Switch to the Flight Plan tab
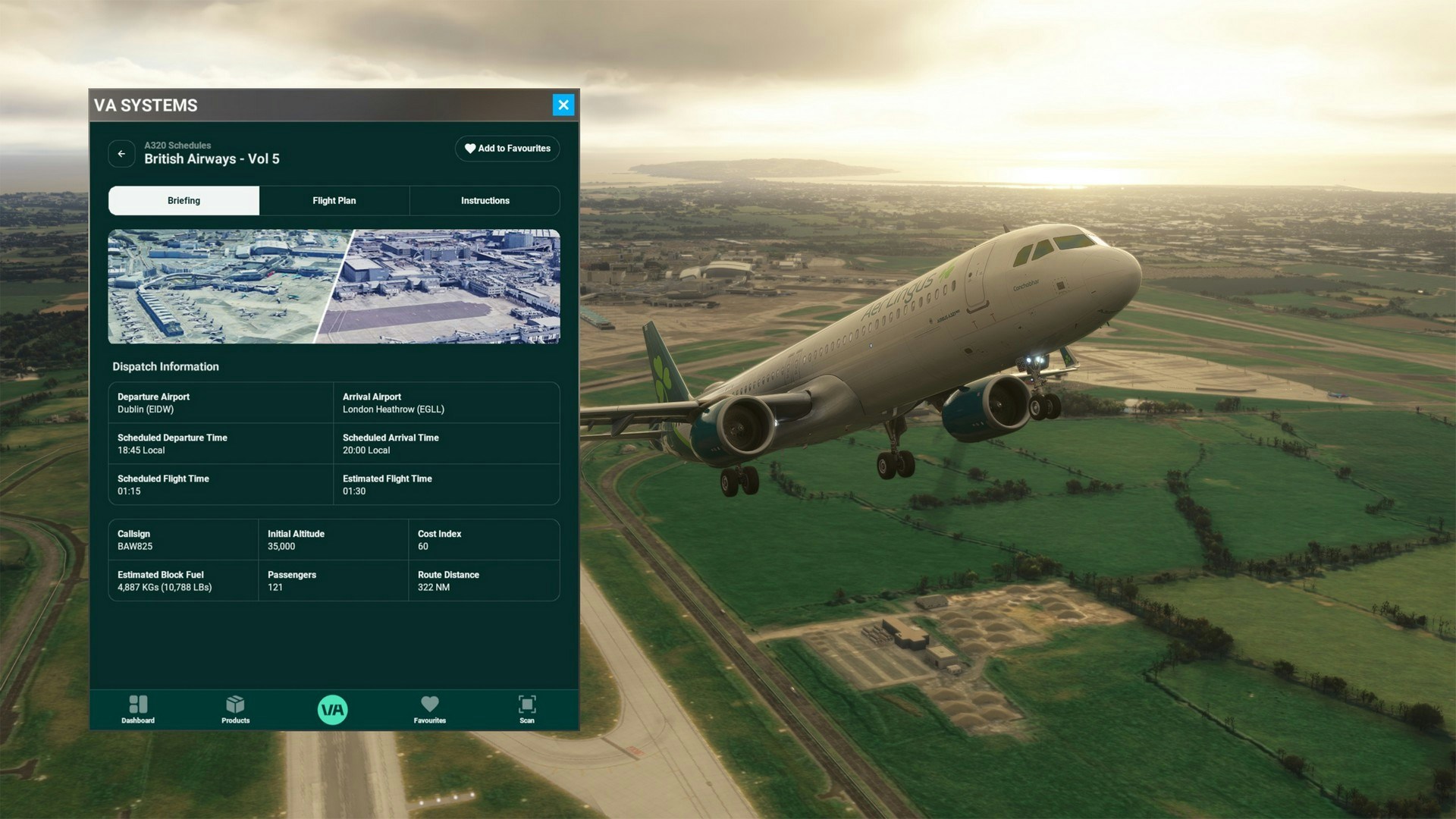This screenshot has width=1456, height=819. point(334,201)
